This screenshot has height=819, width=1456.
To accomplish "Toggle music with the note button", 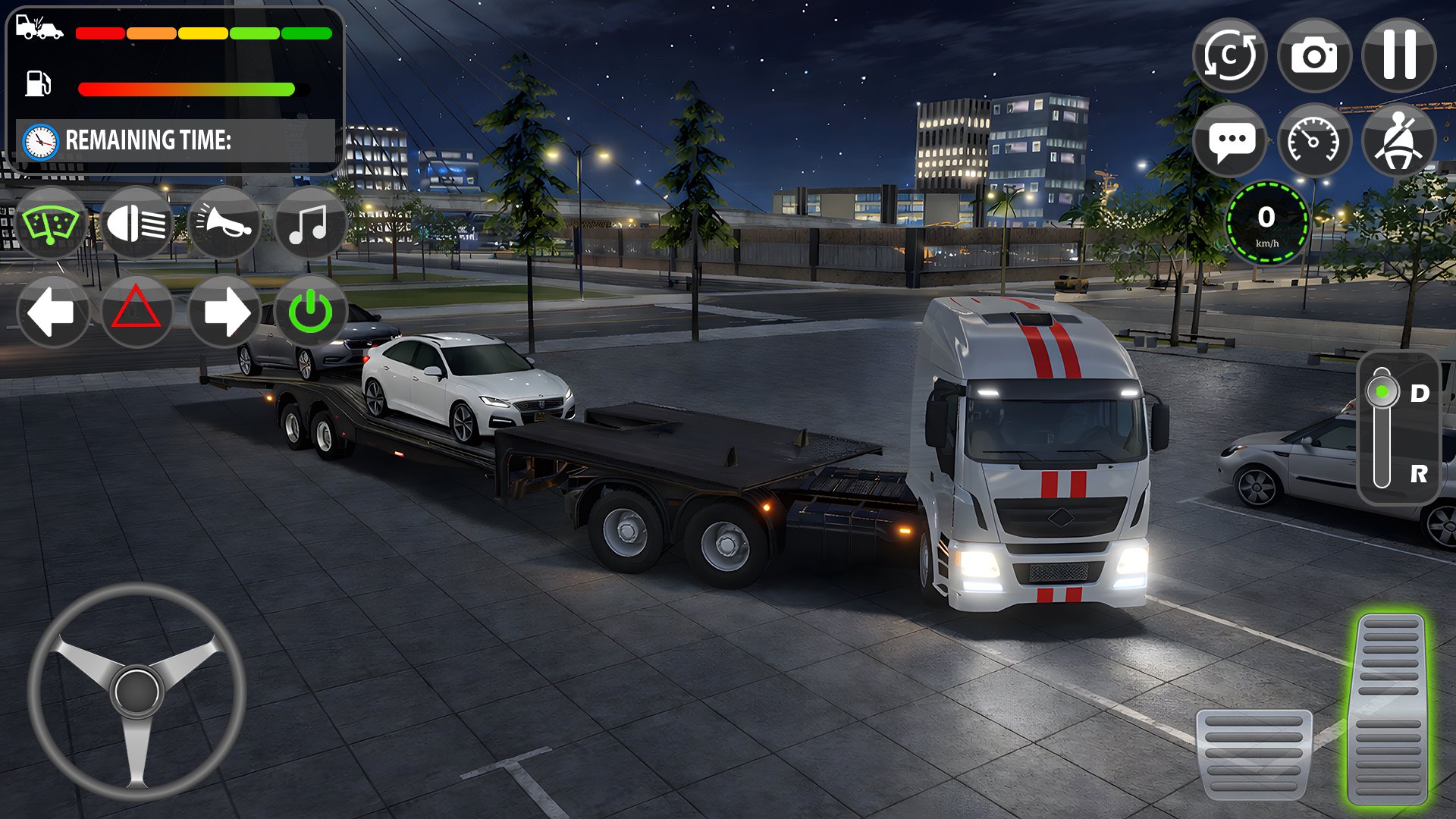I will pyautogui.click(x=309, y=224).
